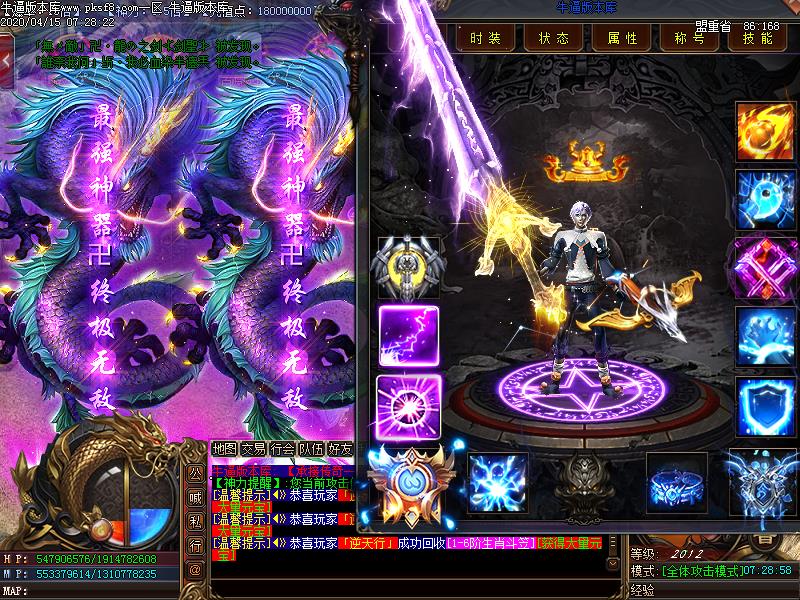Open the 行会 (Guild) button
This screenshot has height=600, width=800.
tap(283, 449)
